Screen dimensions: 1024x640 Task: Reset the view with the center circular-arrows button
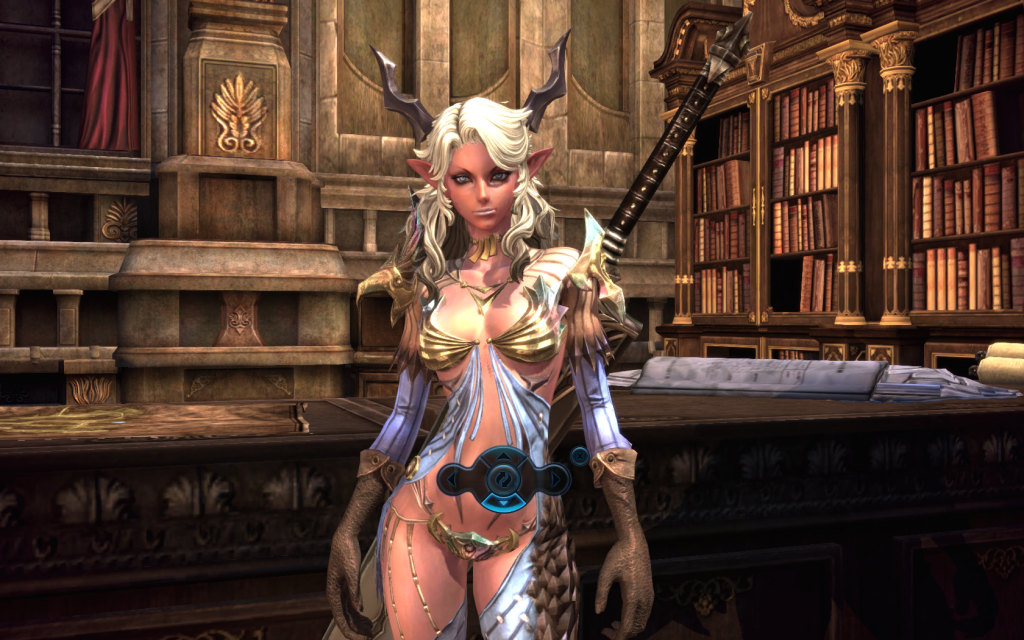[x=504, y=480]
